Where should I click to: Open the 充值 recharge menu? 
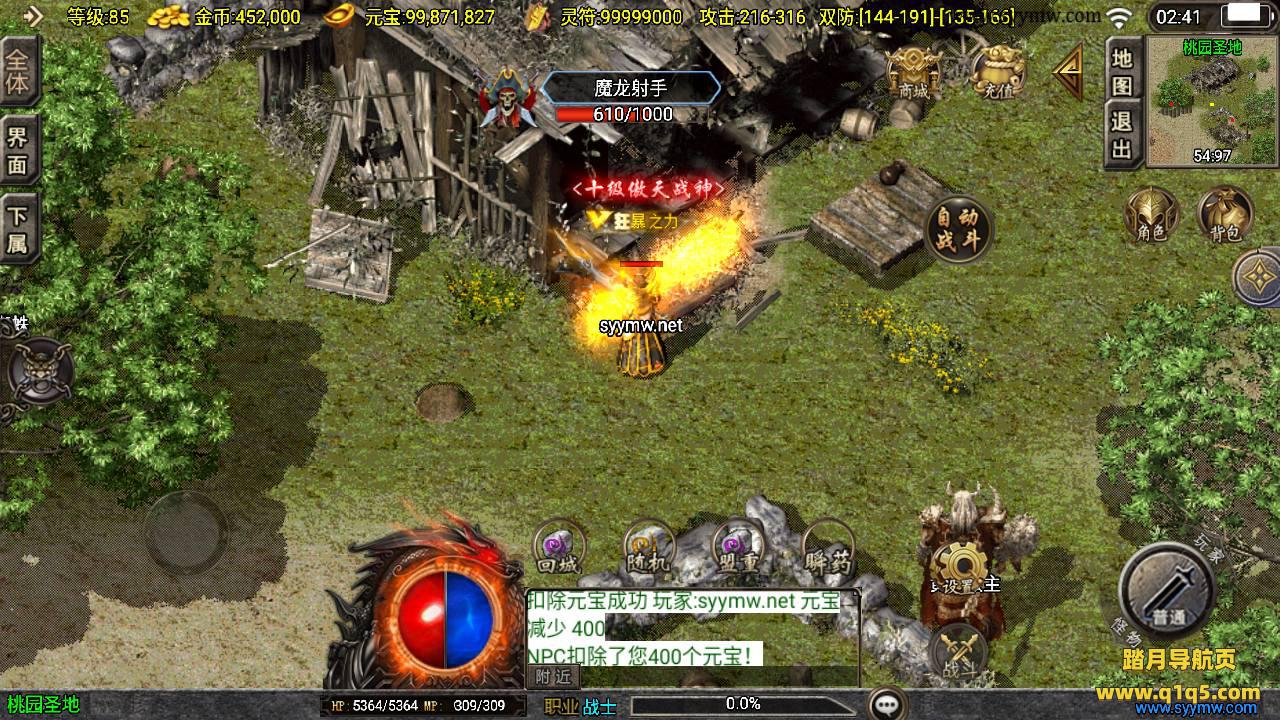point(997,70)
